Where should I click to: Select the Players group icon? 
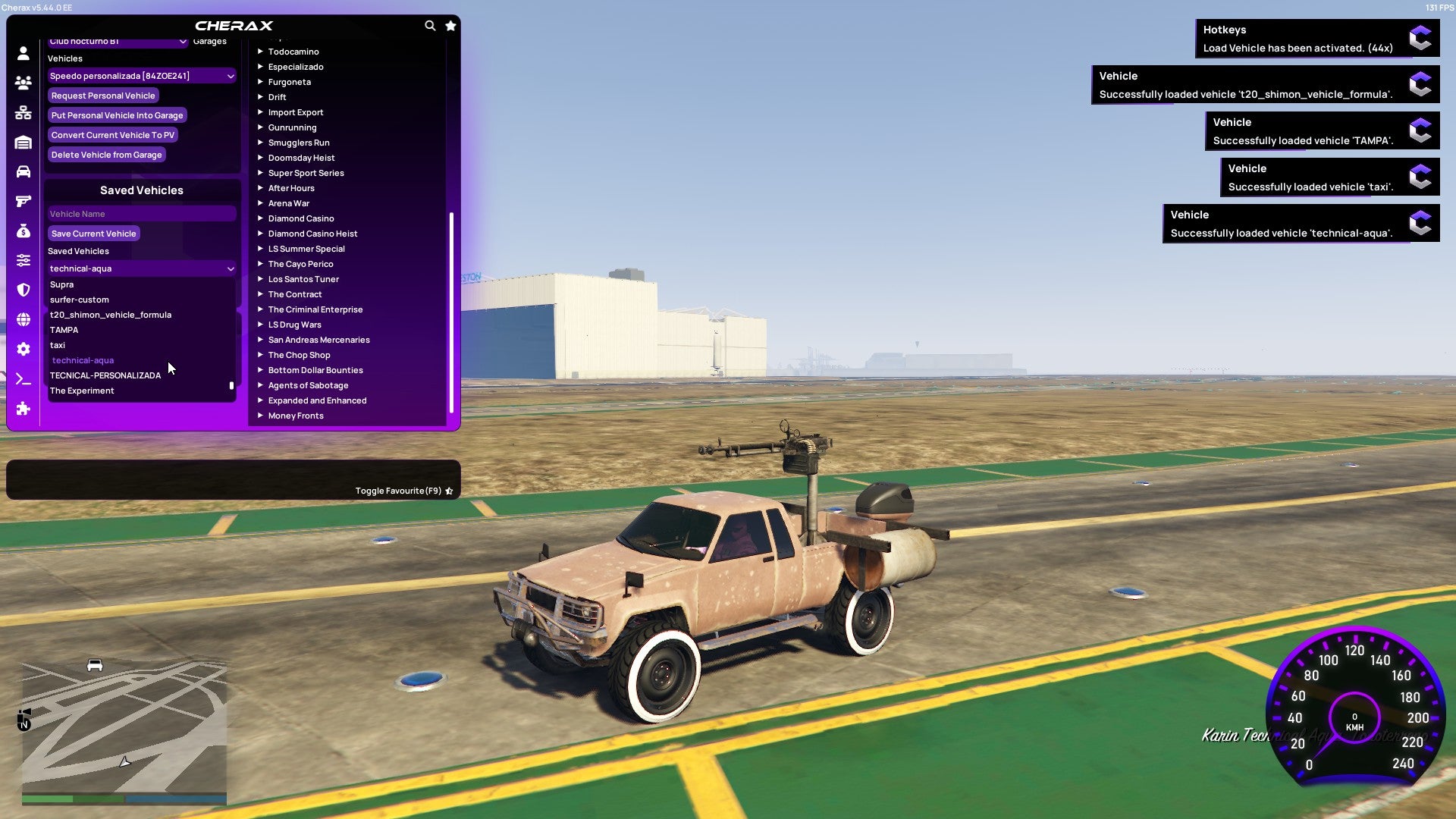tap(23, 83)
